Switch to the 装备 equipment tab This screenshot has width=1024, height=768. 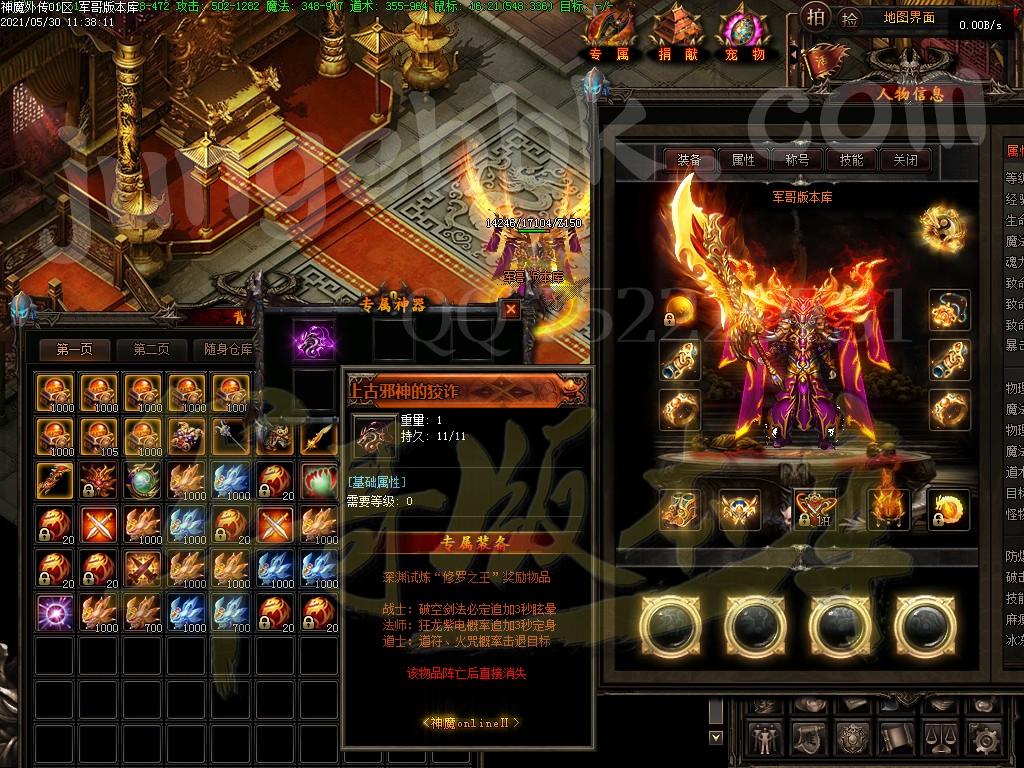pyautogui.click(x=689, y=160)
